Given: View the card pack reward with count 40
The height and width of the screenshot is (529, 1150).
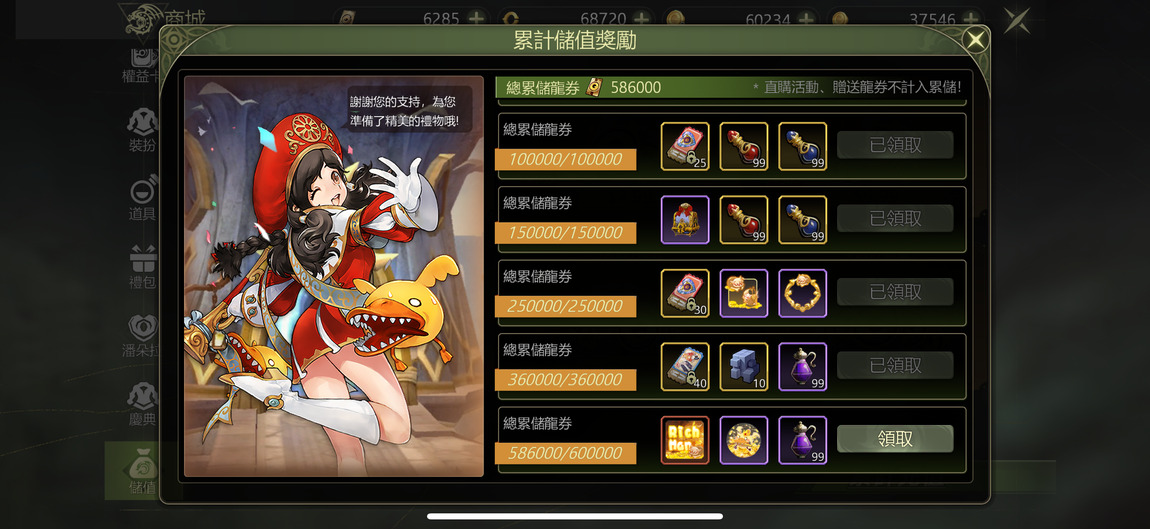Looking at the screenshot, I should (685, 366).
